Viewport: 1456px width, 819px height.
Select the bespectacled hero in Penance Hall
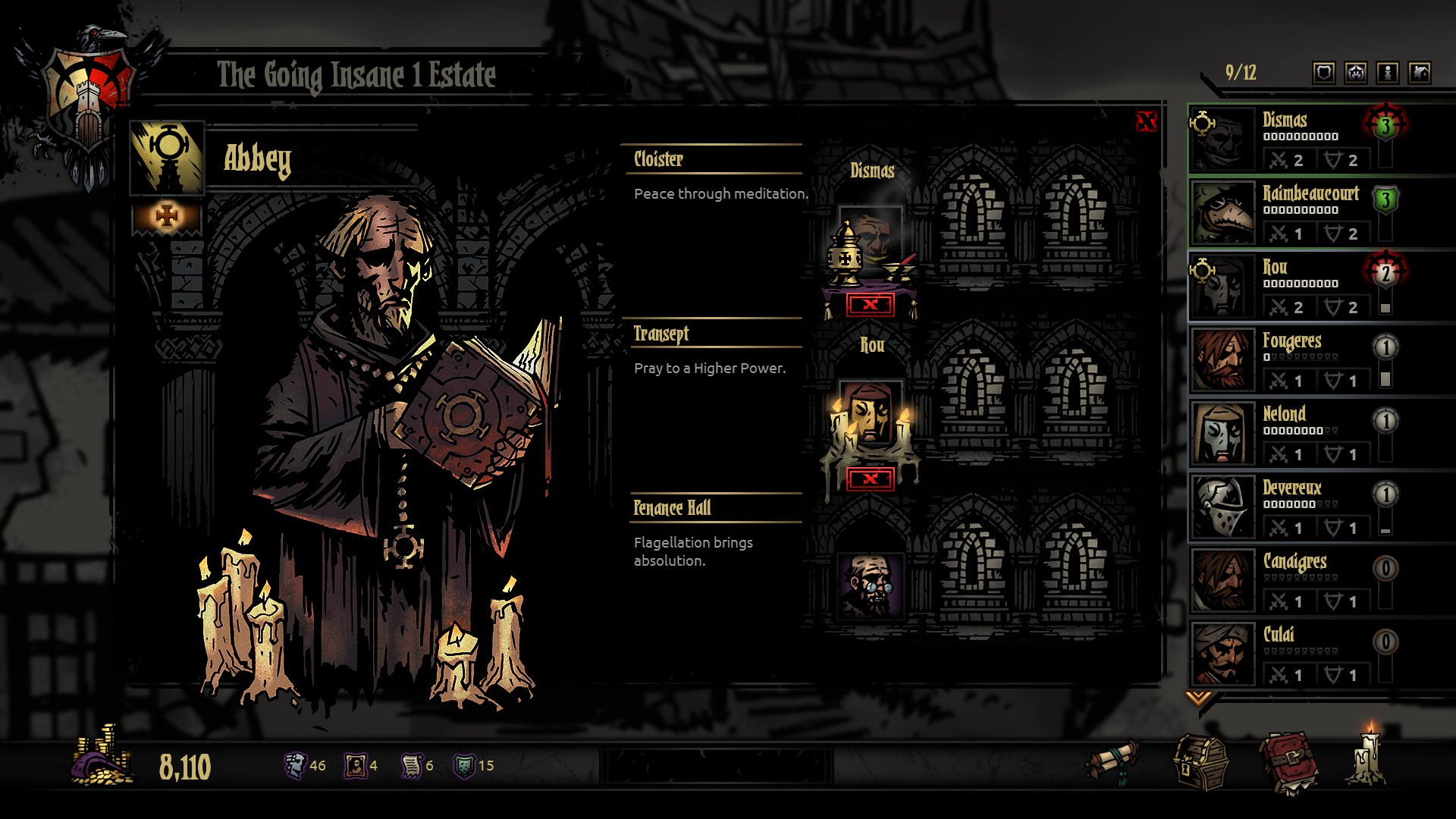(x=870, y=585)
